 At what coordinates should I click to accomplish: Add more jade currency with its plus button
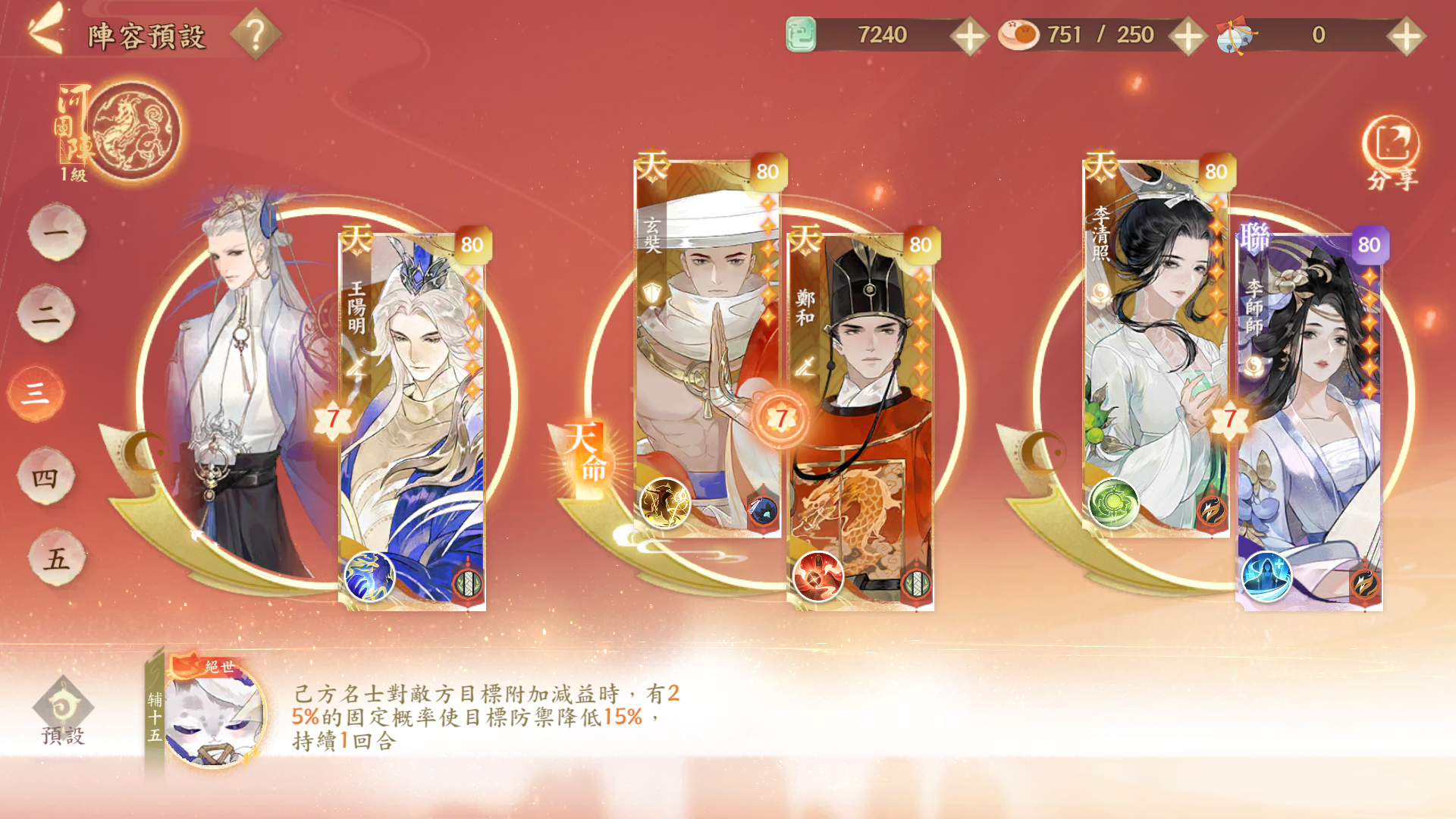pos(969,36)
